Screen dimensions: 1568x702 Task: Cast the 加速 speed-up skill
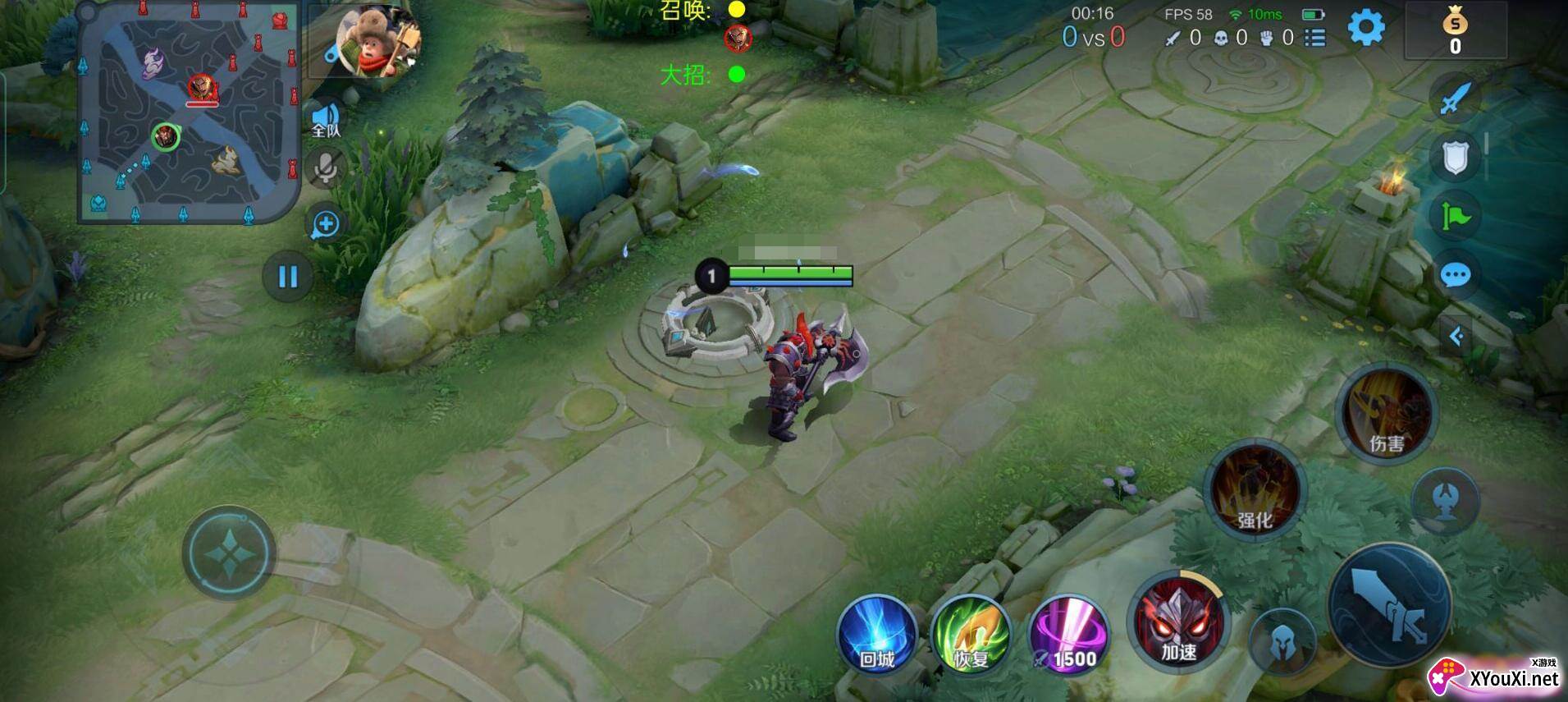1178,622
